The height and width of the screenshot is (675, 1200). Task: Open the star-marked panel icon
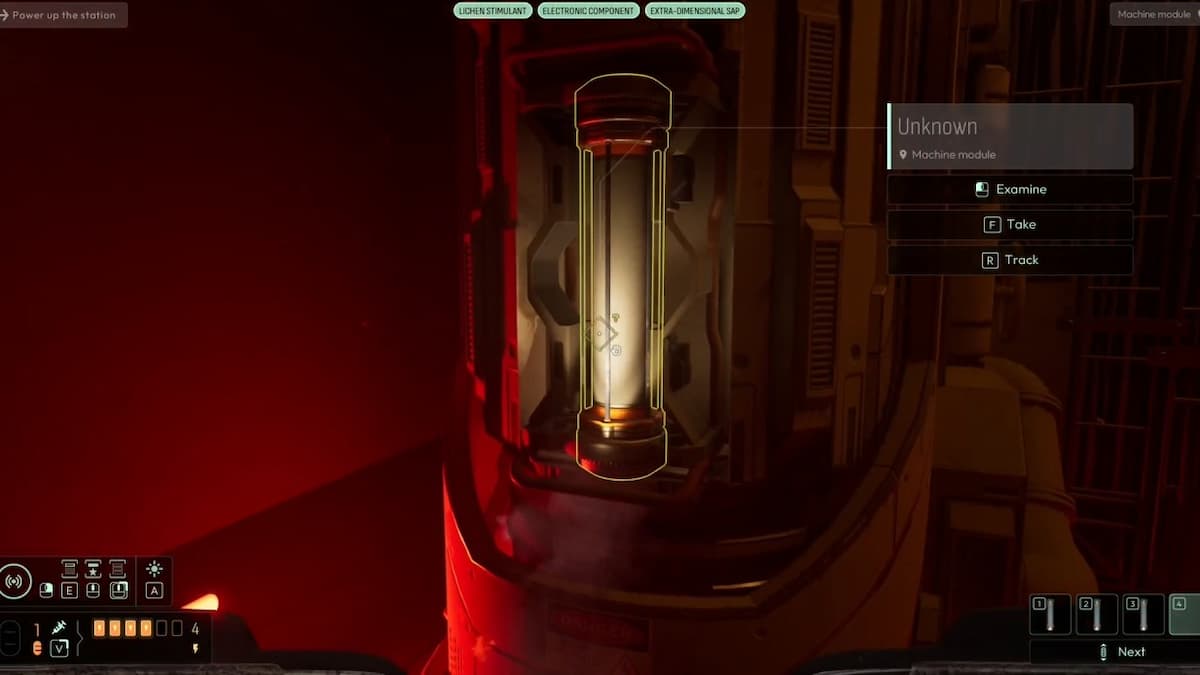pyautogui.click(x=93, y=569)
